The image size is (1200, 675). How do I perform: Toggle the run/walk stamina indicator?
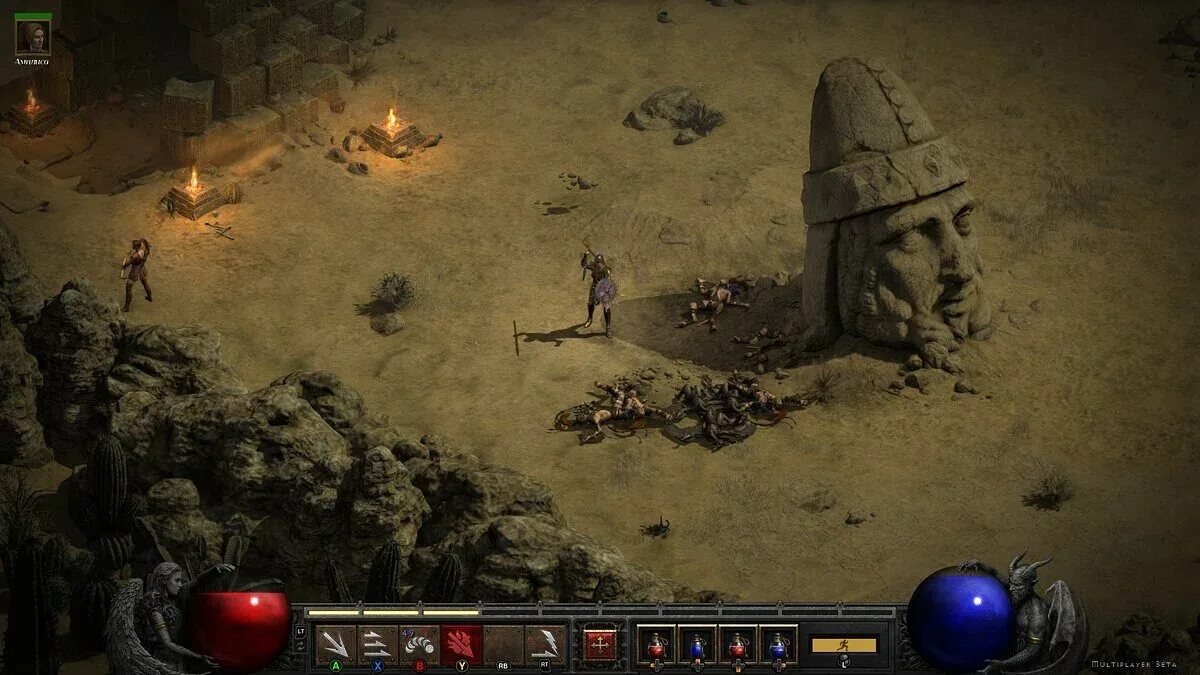click(843, 645)
